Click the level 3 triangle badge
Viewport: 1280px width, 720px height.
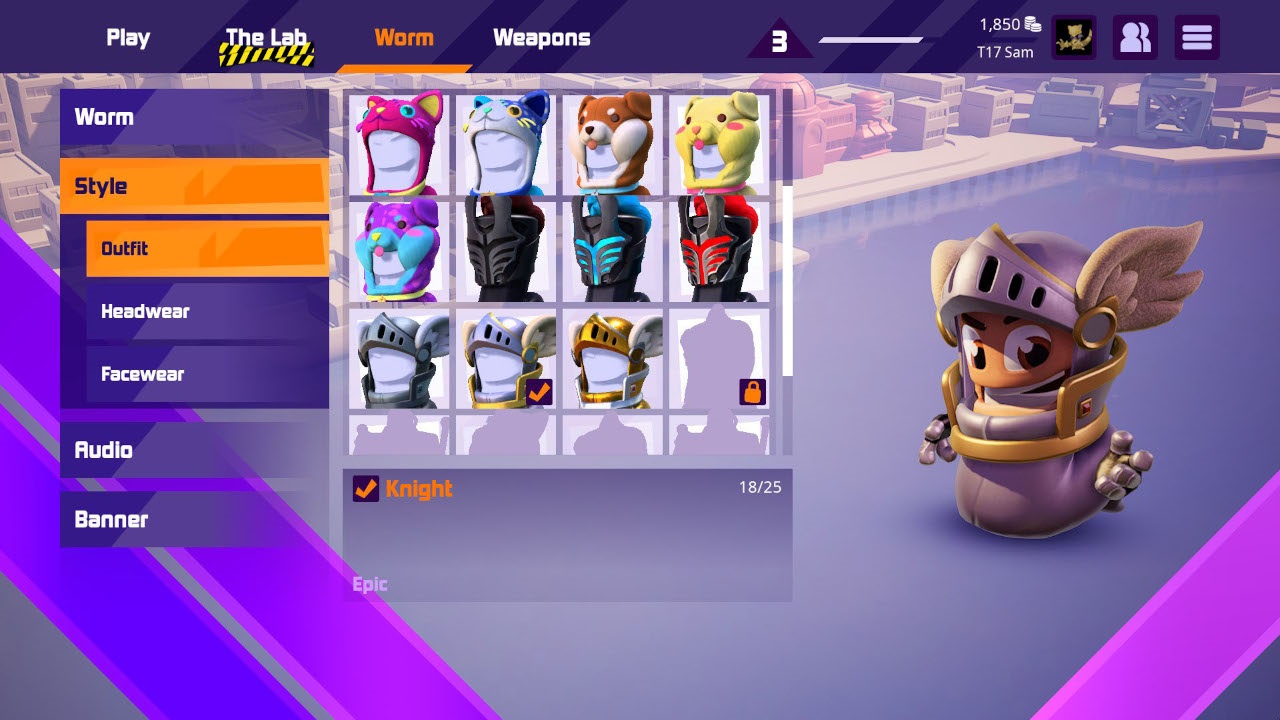click(779, 40)
